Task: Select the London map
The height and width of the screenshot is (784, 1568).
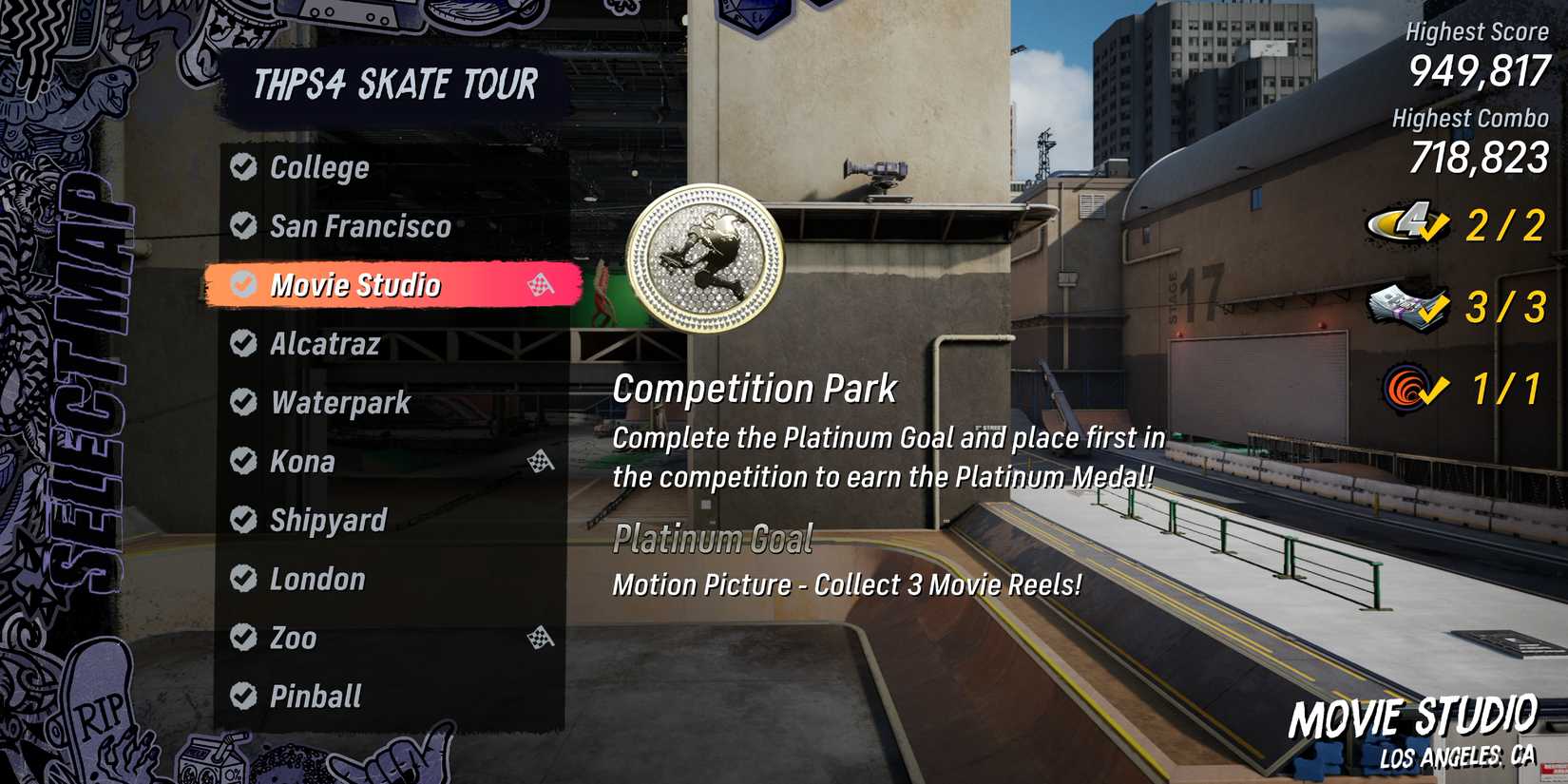Action: pyautogui.click(x=317, y=579)
